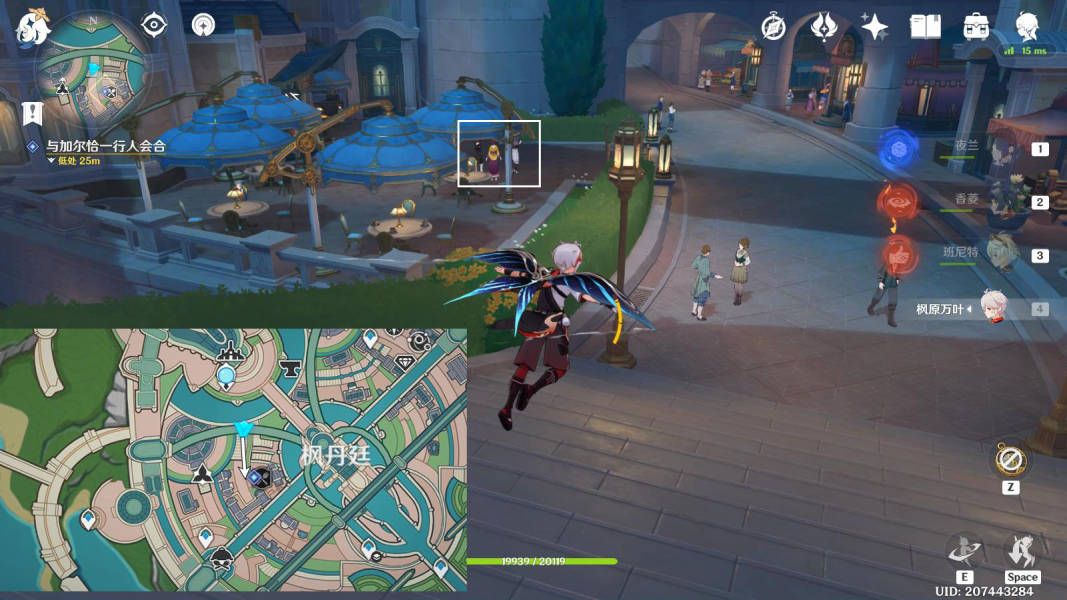Use the gadget icon above the Z label
Image resolution: width=1067 pixels, height=600 pixels.
pyautogui.click(x=1010, y=461)
